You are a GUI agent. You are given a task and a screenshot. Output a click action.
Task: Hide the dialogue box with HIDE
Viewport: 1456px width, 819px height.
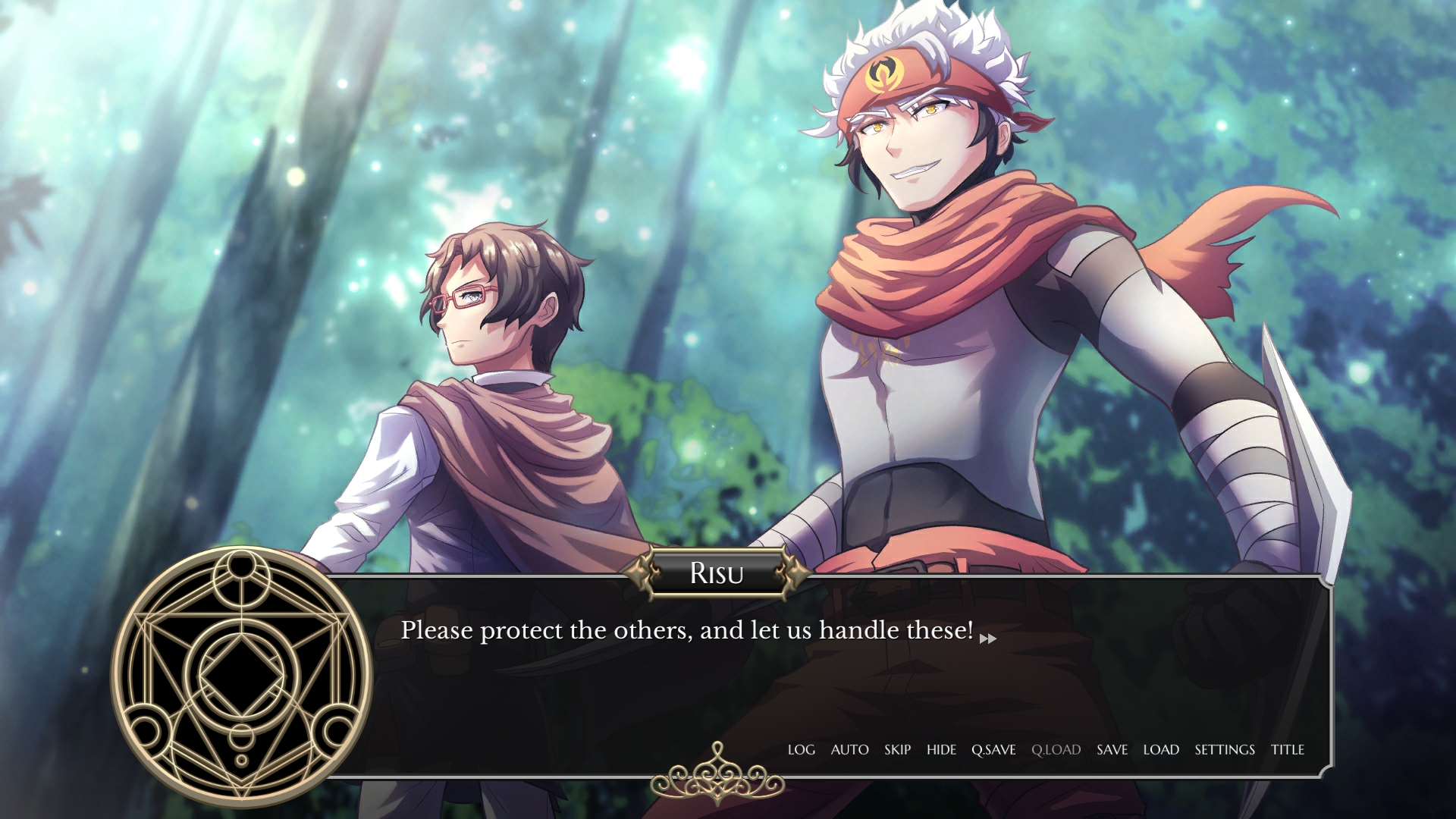(x=941, y=750)
